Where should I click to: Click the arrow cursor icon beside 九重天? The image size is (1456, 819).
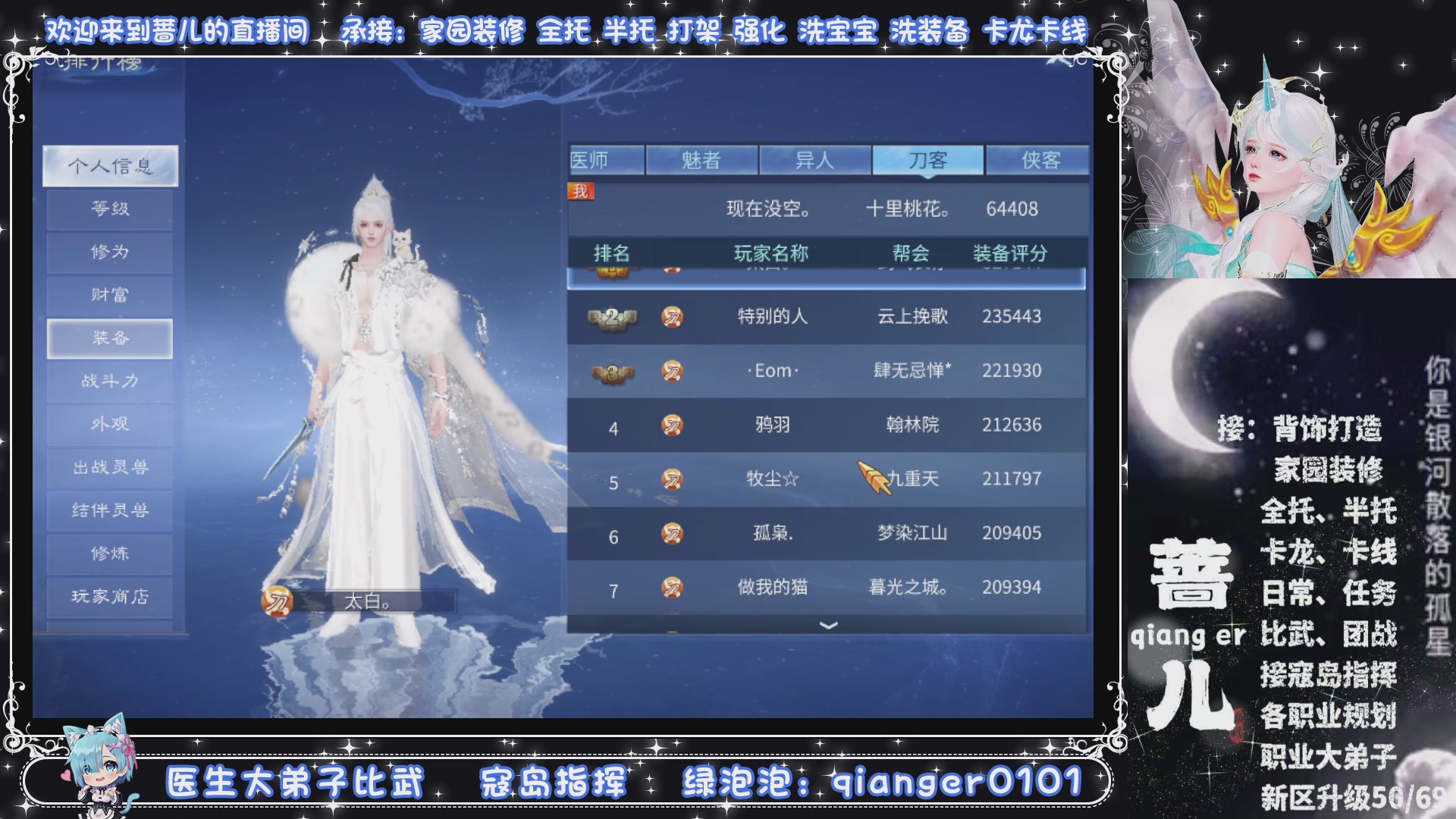[x=874, y=476]
